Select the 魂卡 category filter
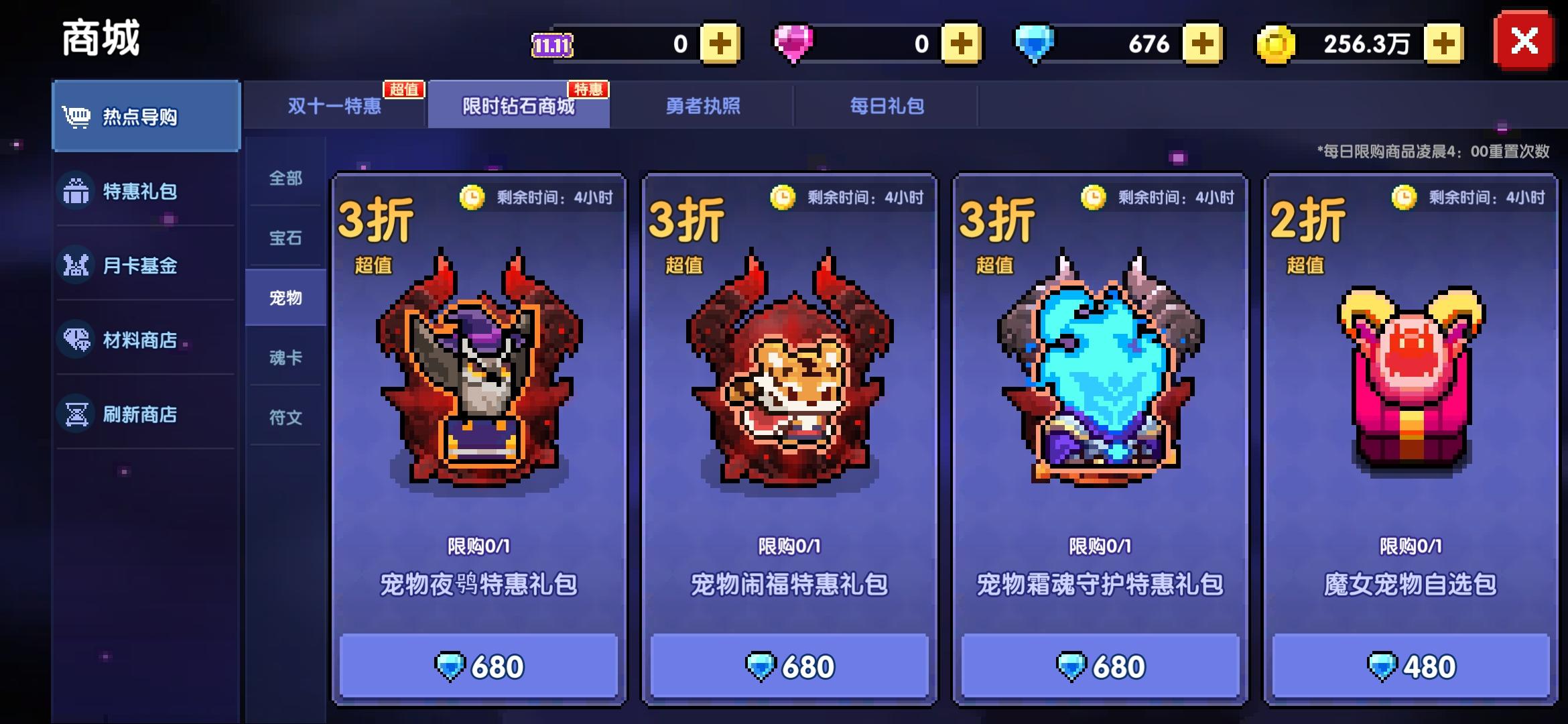The image size is (1568, 724). 286,358
